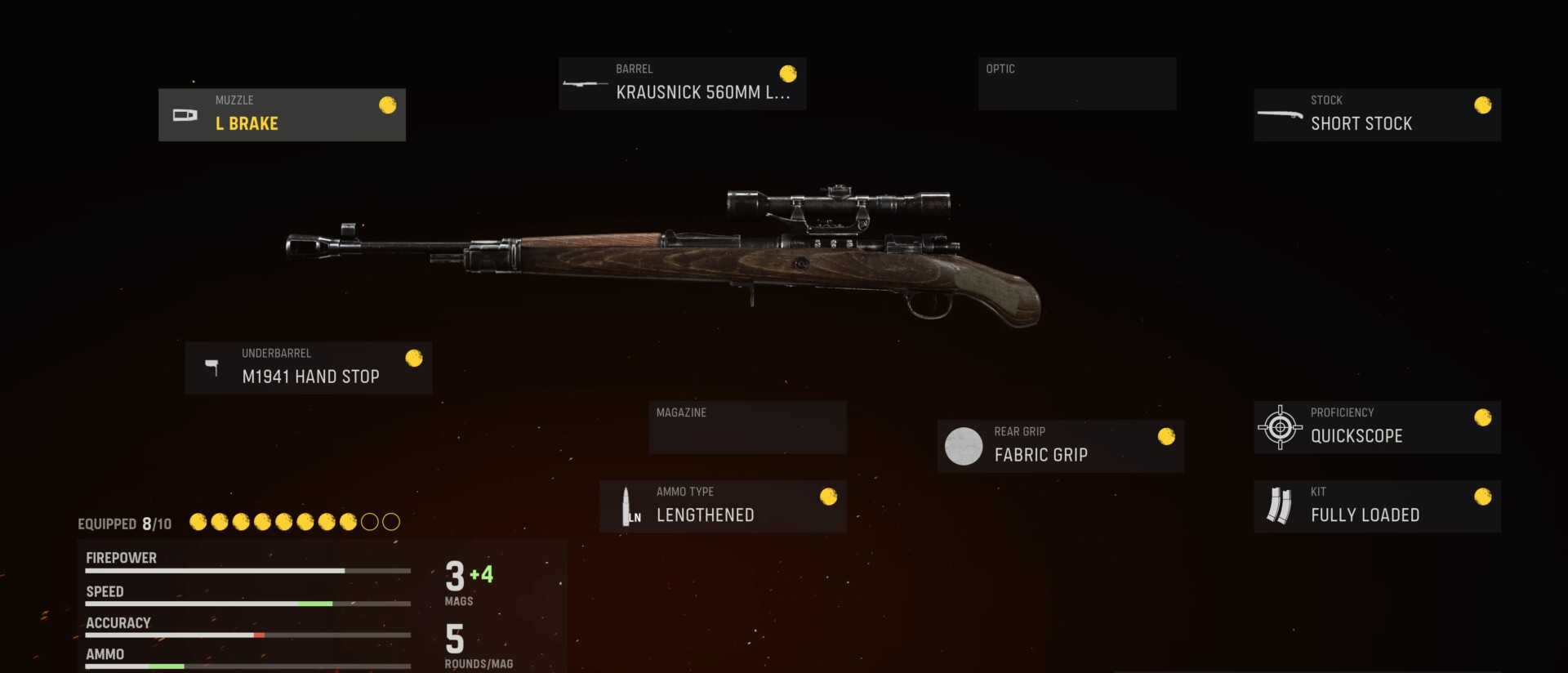The height and width of the screenshot is (673, 1568).
Task: Change the Fabric Grip rear grip
Action: [x=1060, y=446]
